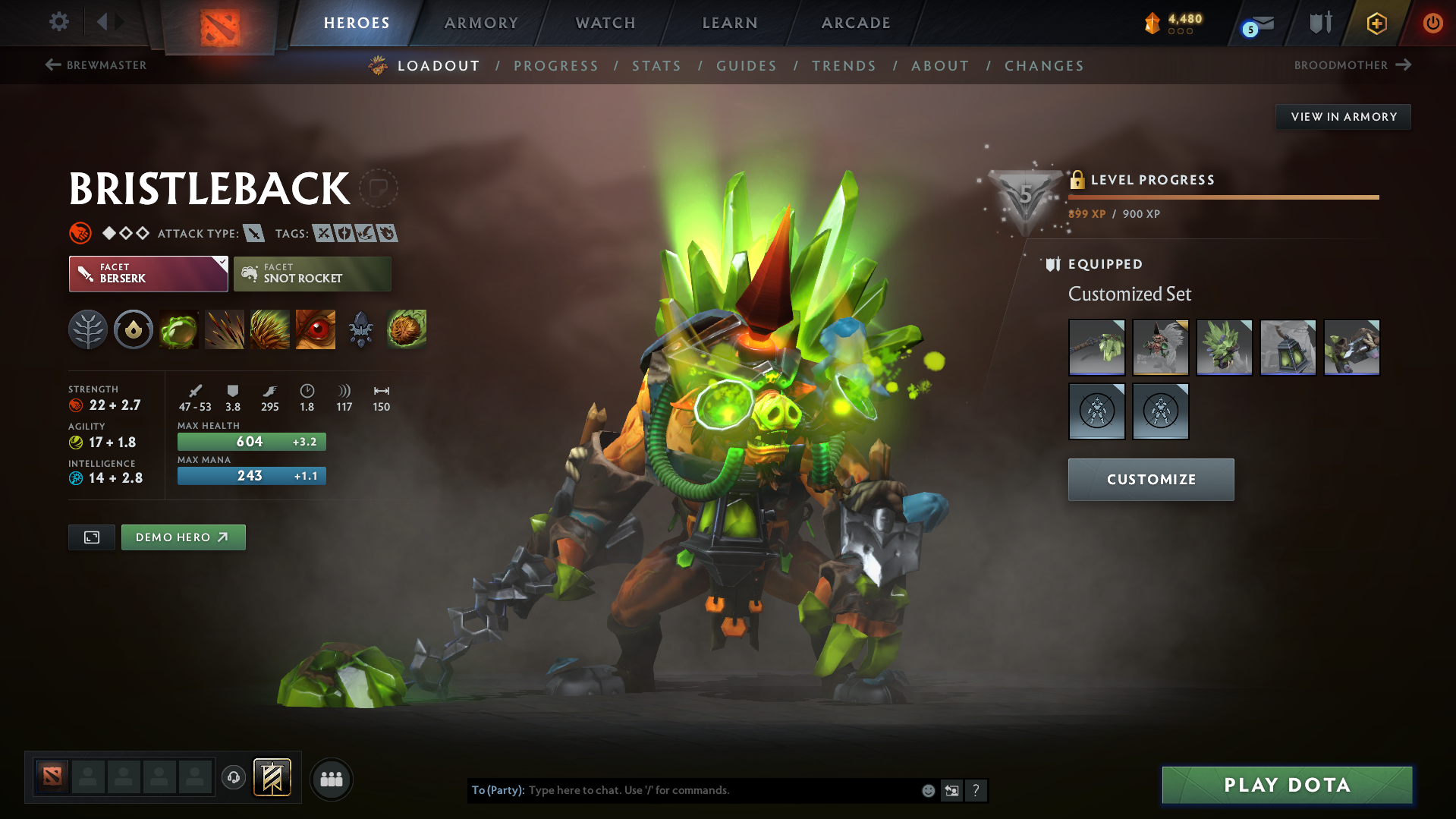Switch to the STATS tab

point(656,66)
